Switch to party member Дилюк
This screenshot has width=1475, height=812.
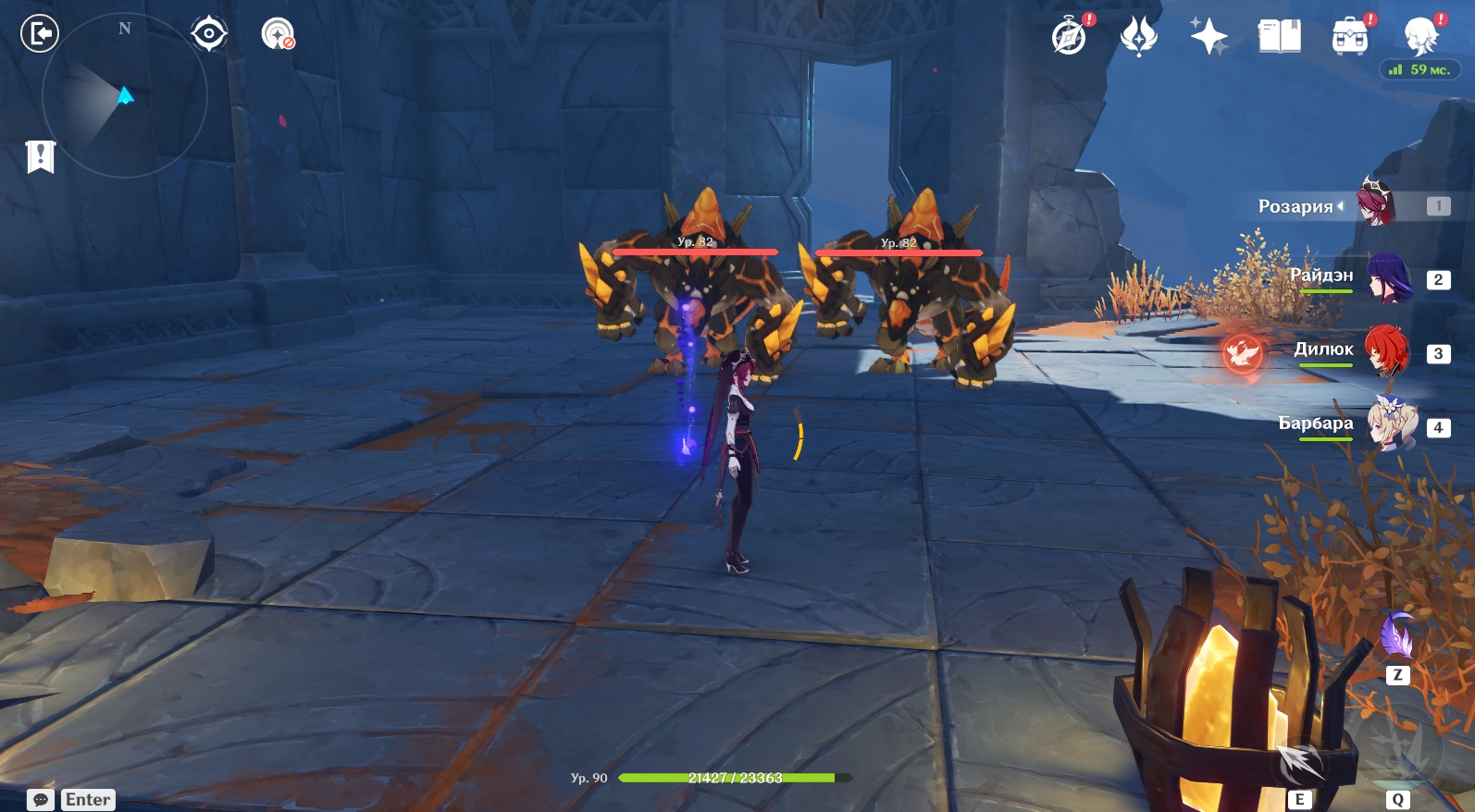pyautogui.click(x=1387, y=351)
